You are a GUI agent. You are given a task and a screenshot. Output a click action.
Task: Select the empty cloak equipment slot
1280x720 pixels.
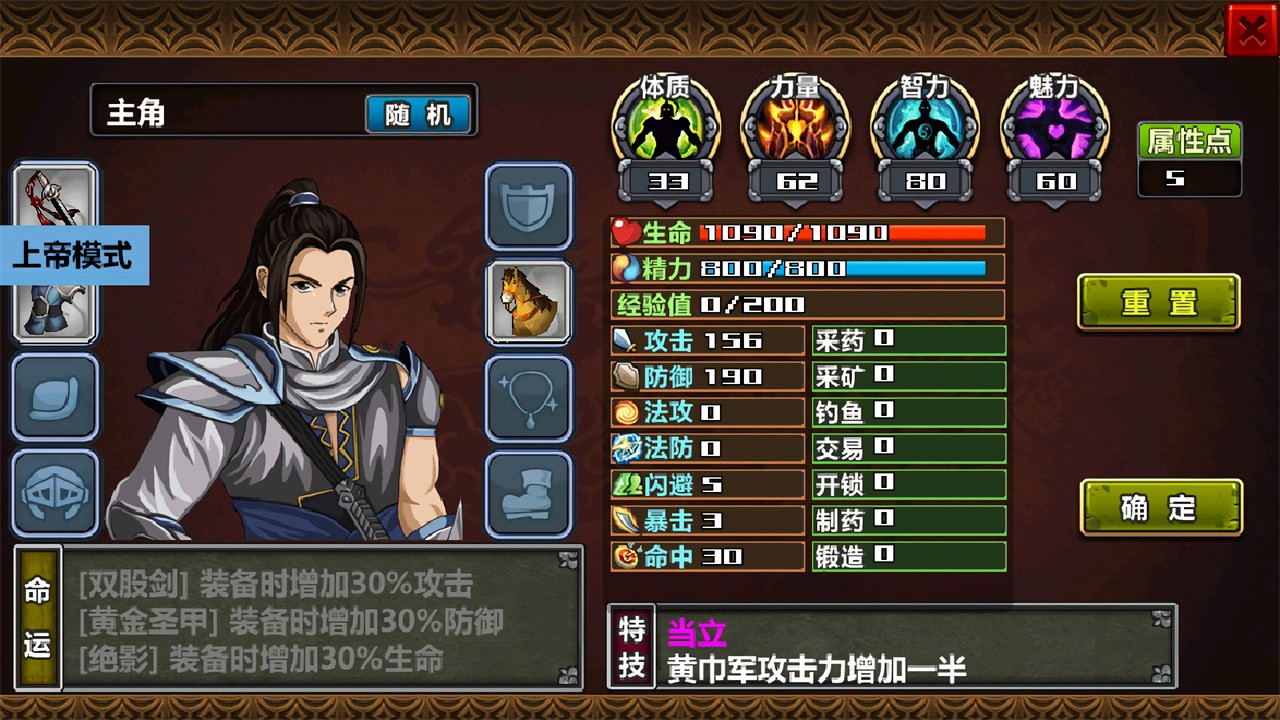pyautogui.click(x=55, y=398)
